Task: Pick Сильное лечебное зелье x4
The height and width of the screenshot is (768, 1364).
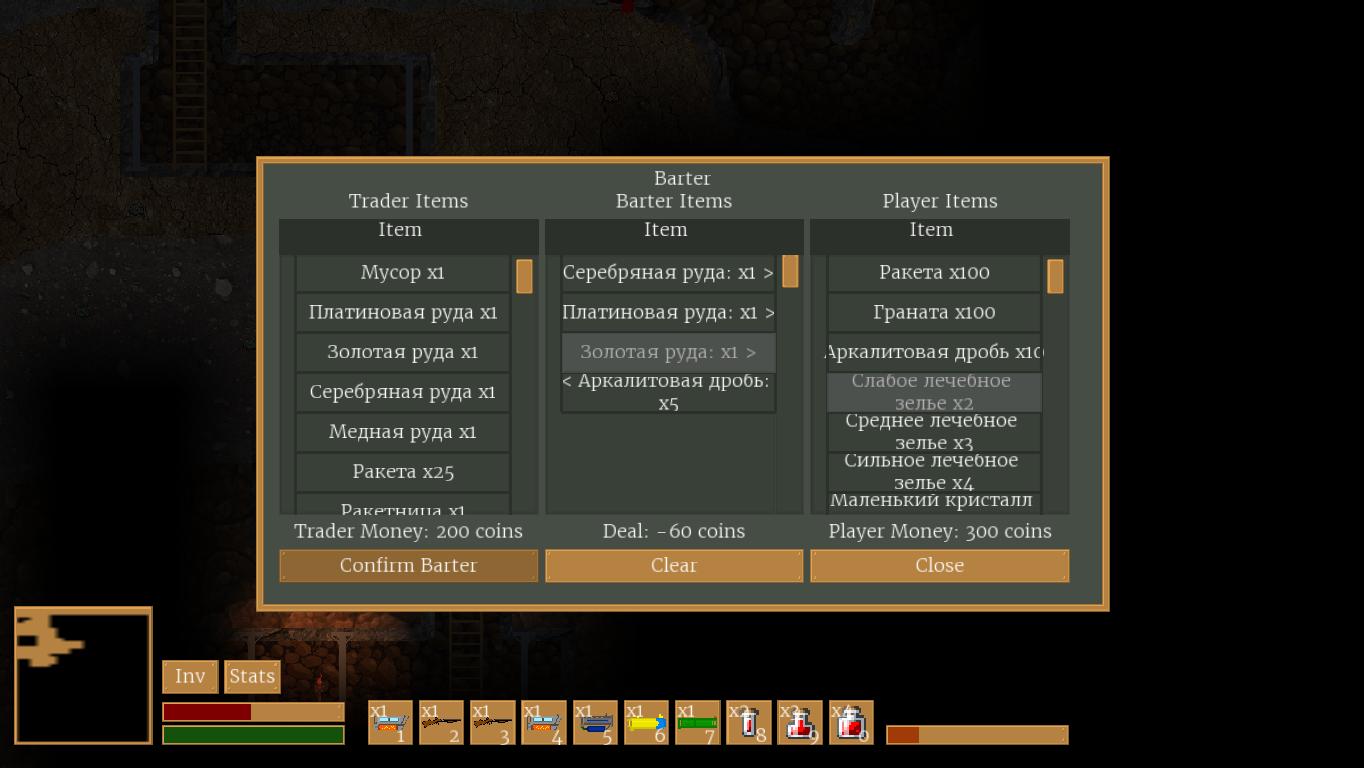Action: [x=934, y=472]
